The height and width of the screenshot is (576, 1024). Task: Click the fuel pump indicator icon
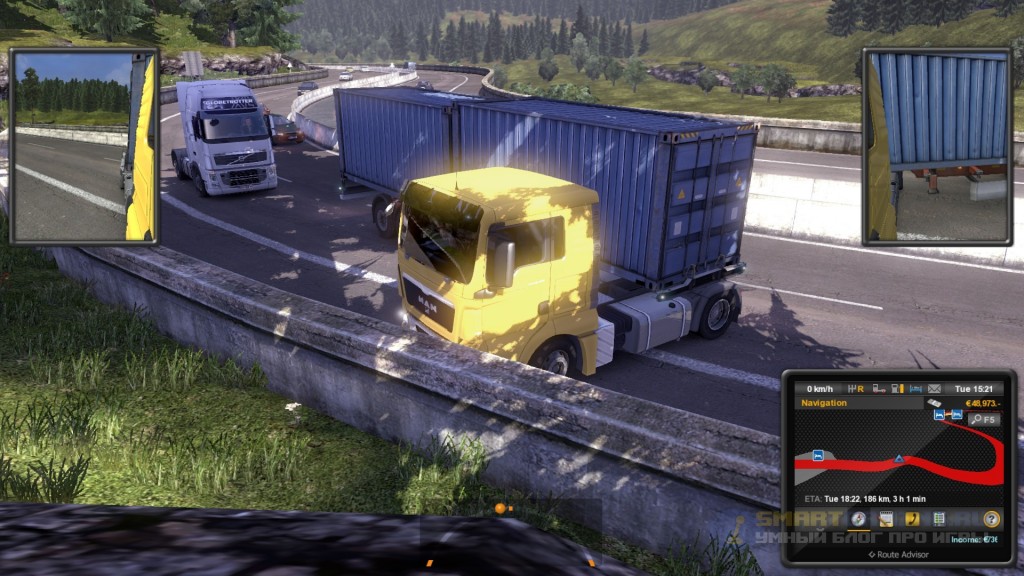897,388
